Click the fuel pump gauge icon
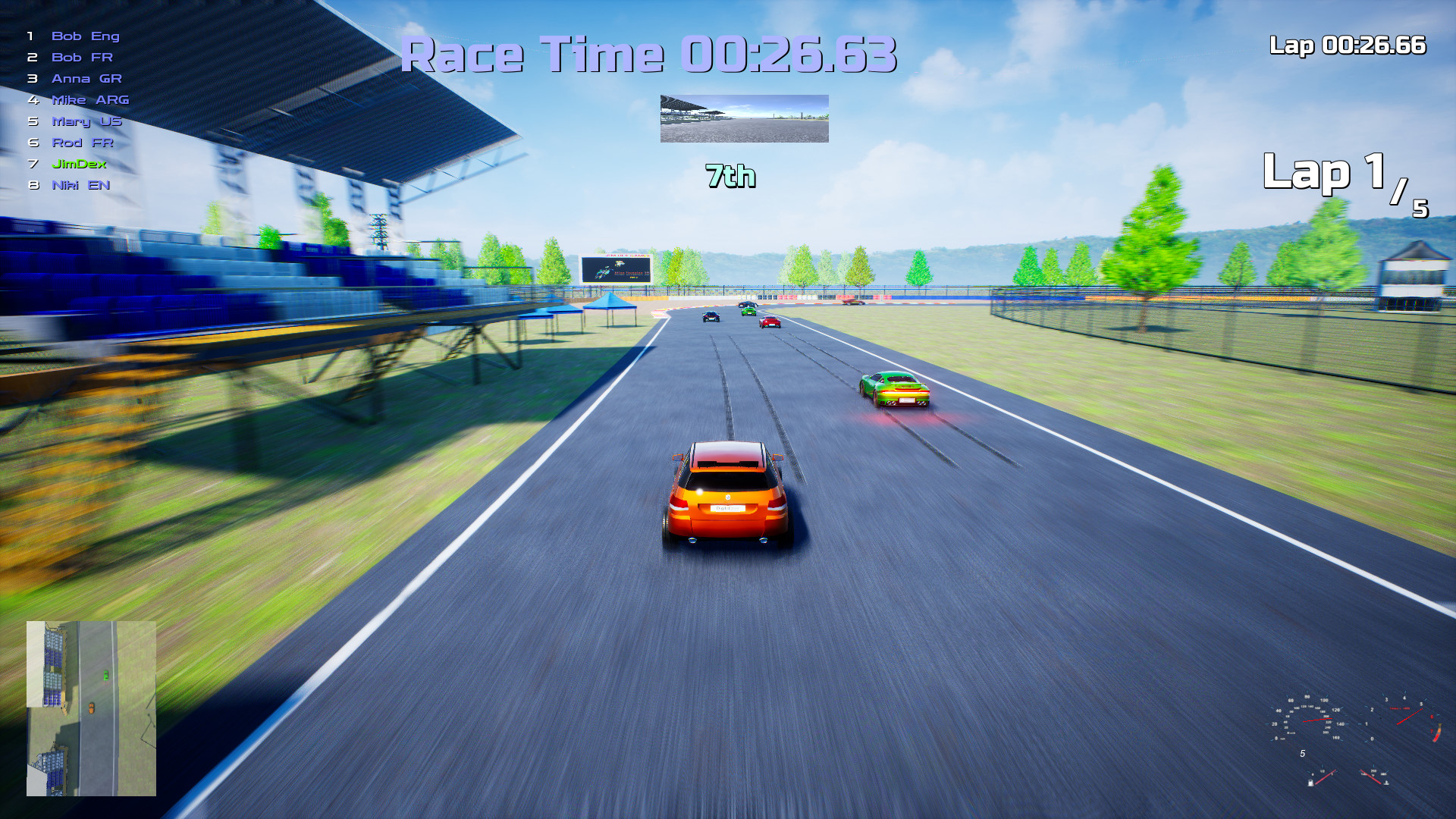 click(1311, 783)
